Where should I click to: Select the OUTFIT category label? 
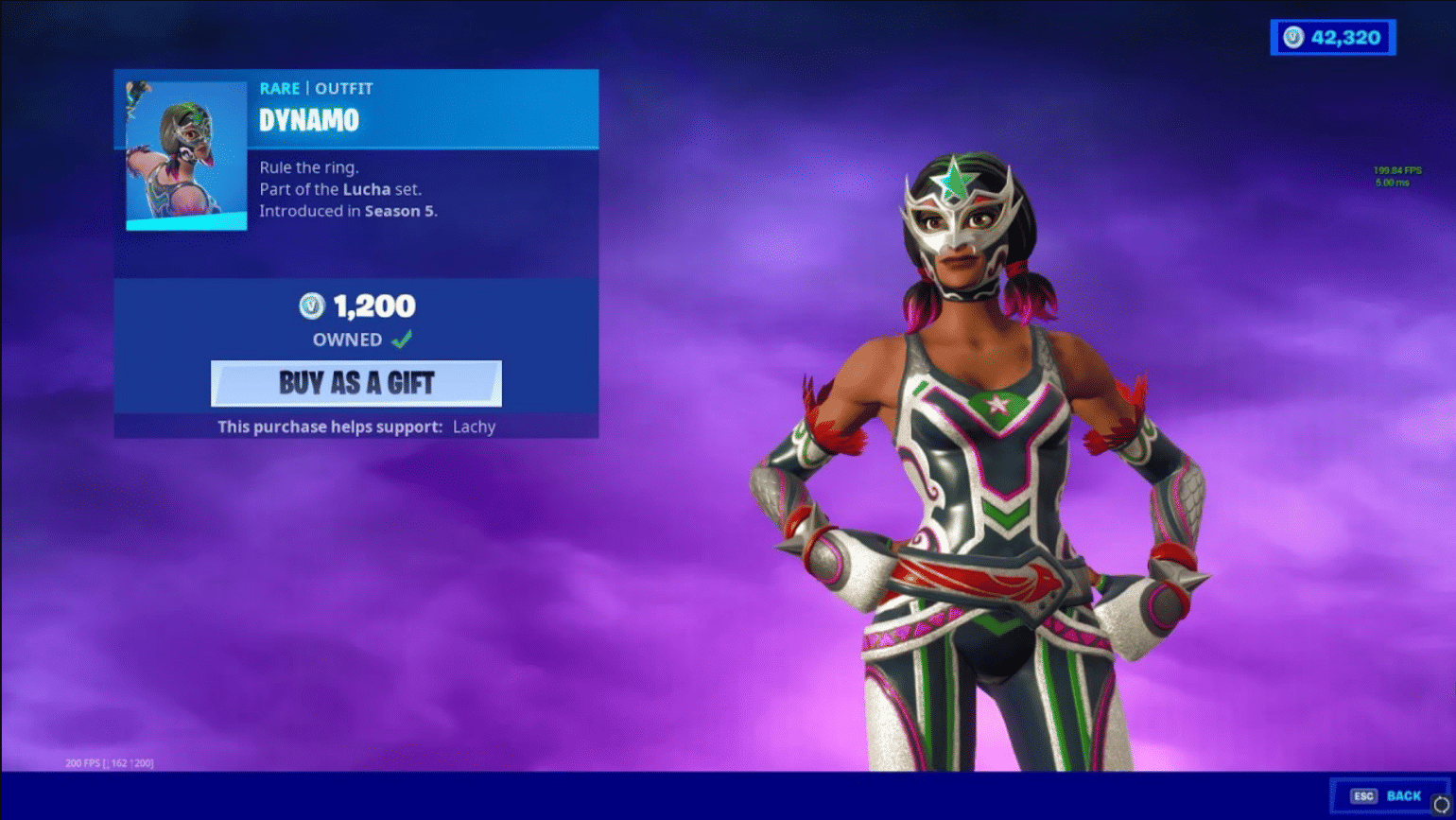344,88
